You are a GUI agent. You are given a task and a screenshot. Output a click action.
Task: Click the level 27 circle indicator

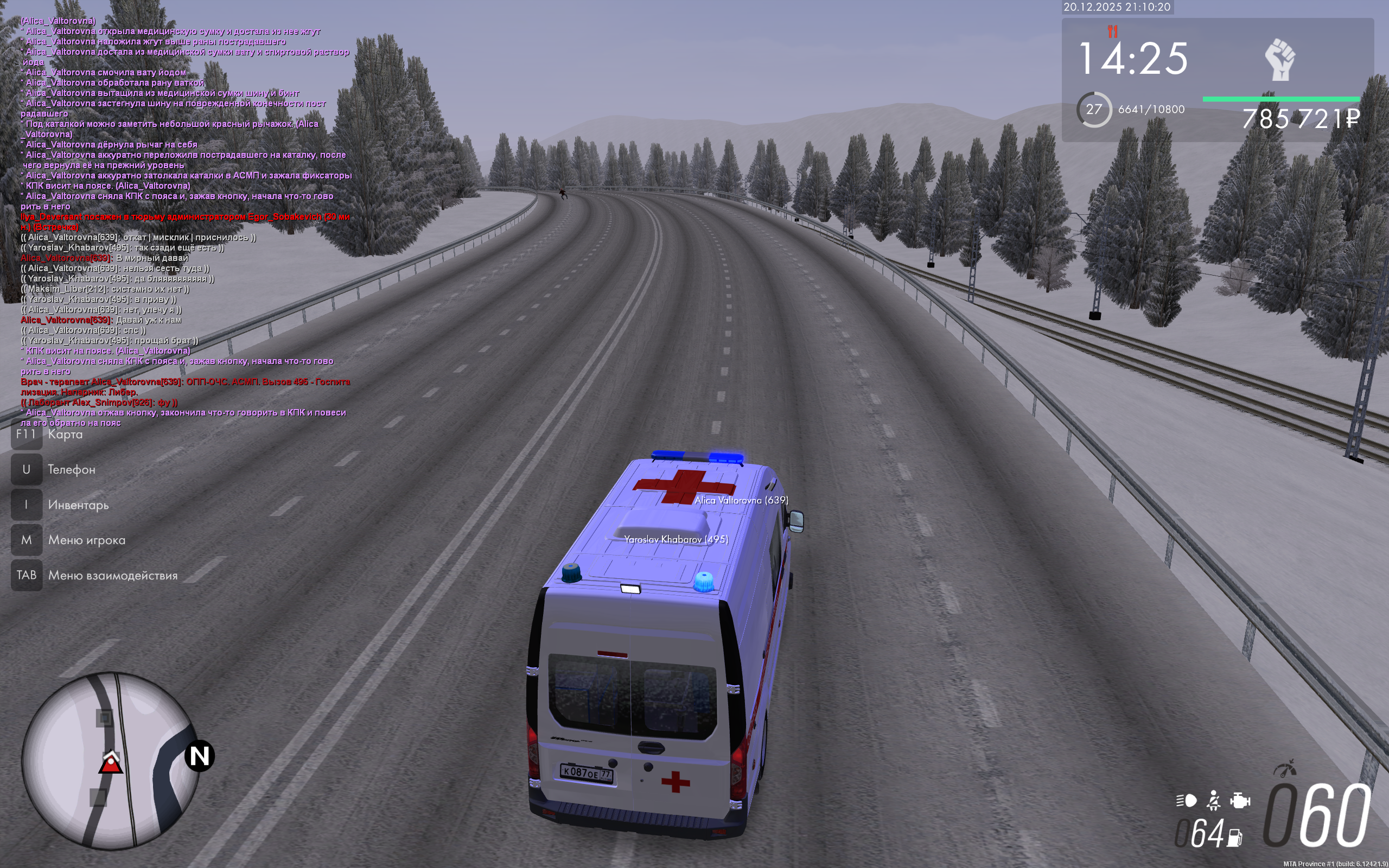pyautogui.click(x=1093, y=109)
